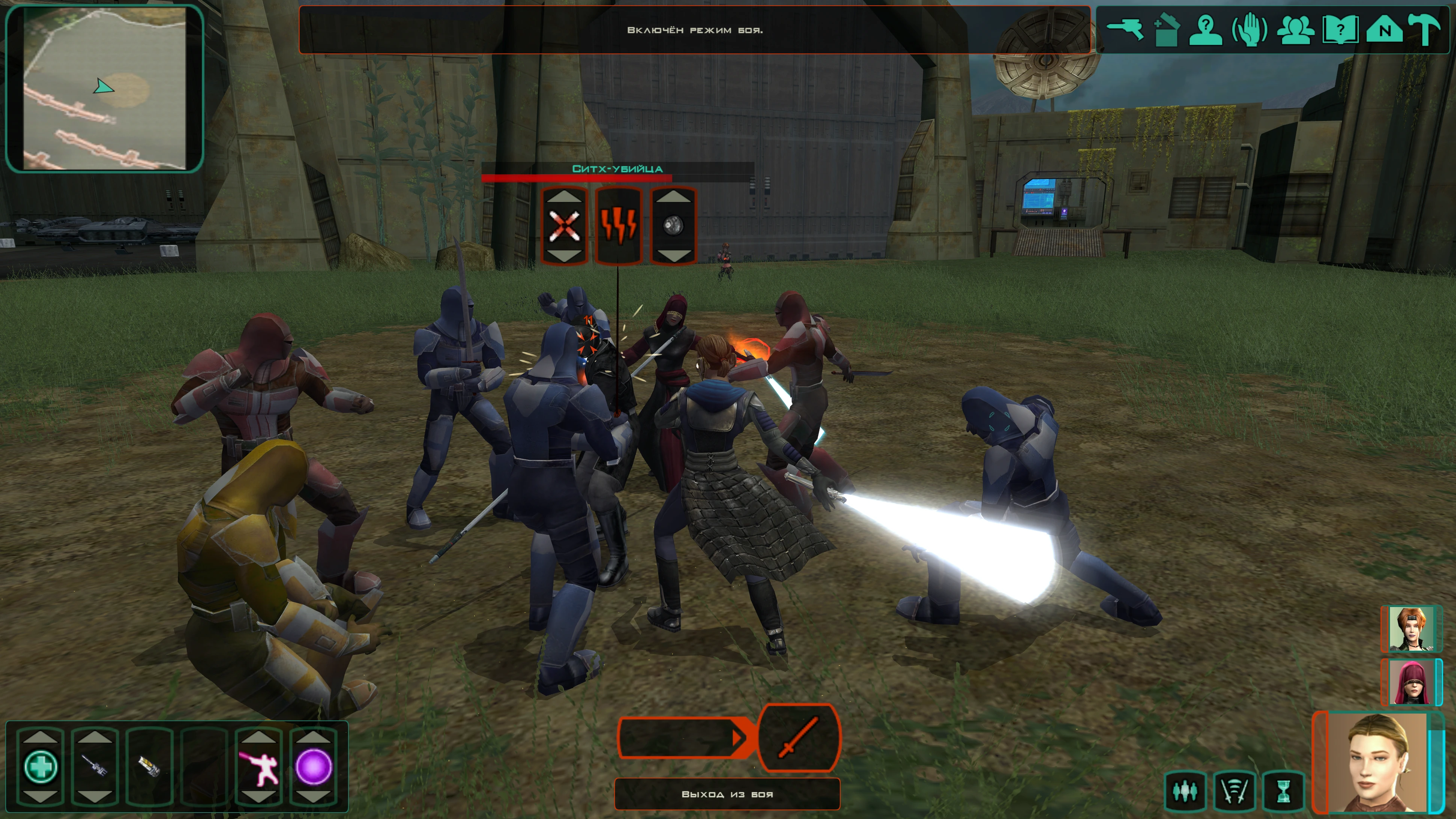Choose the crossed-swords attack action on target
Screen dimensions: 1456x819
(x=564, y=226)
